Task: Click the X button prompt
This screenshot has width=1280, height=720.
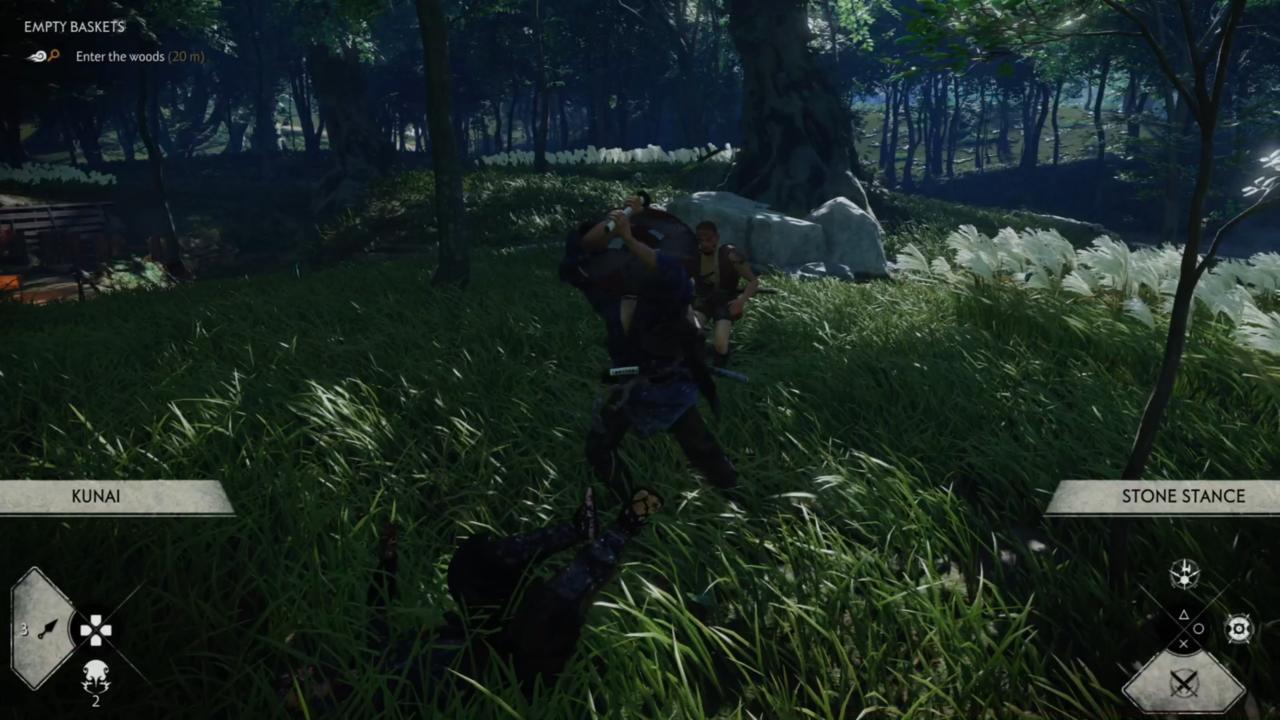Action: (x=1183, y=644)
